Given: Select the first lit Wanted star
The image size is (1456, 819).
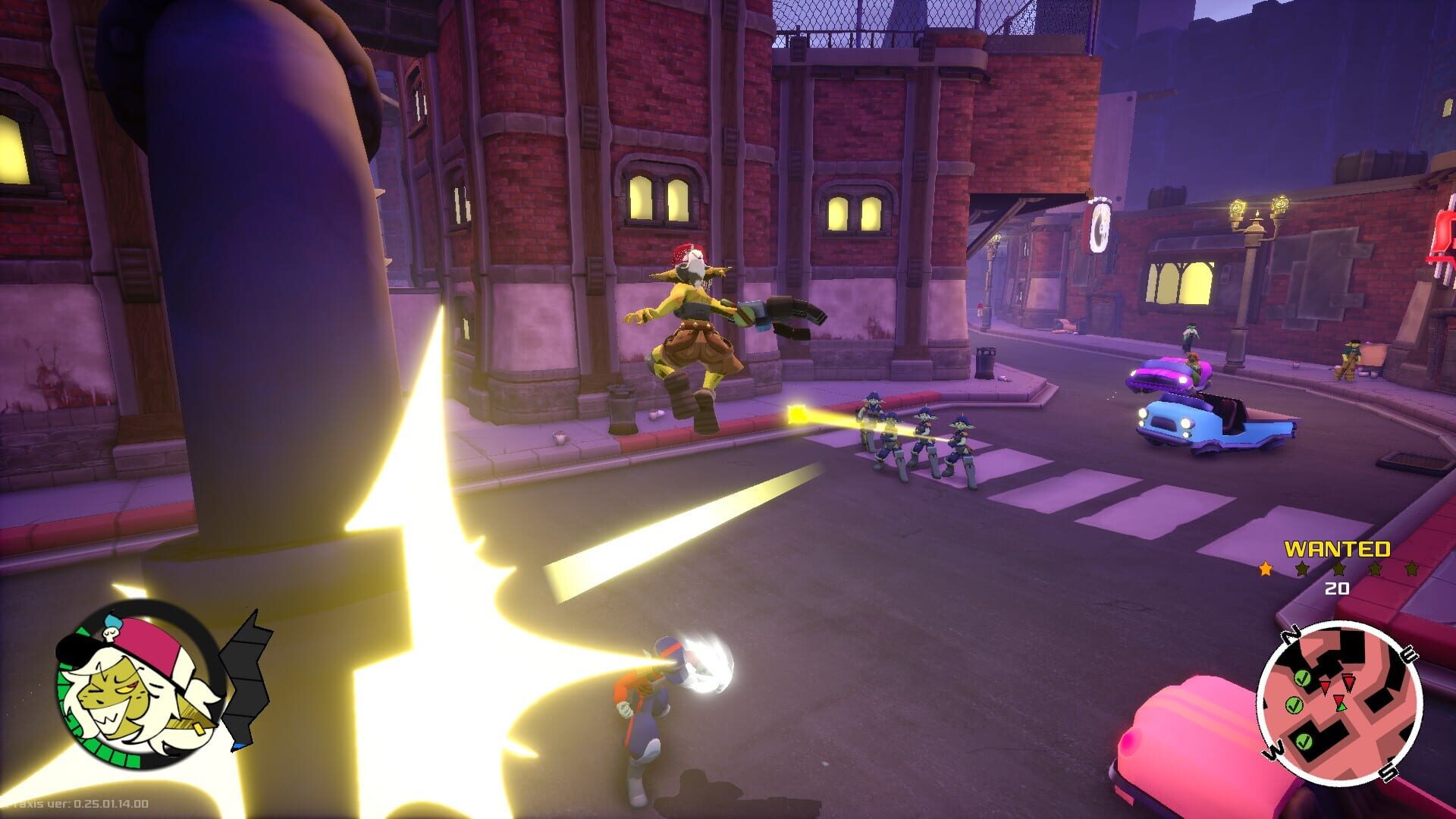Looking at the screenshot, I should (x=1265, y=569).
